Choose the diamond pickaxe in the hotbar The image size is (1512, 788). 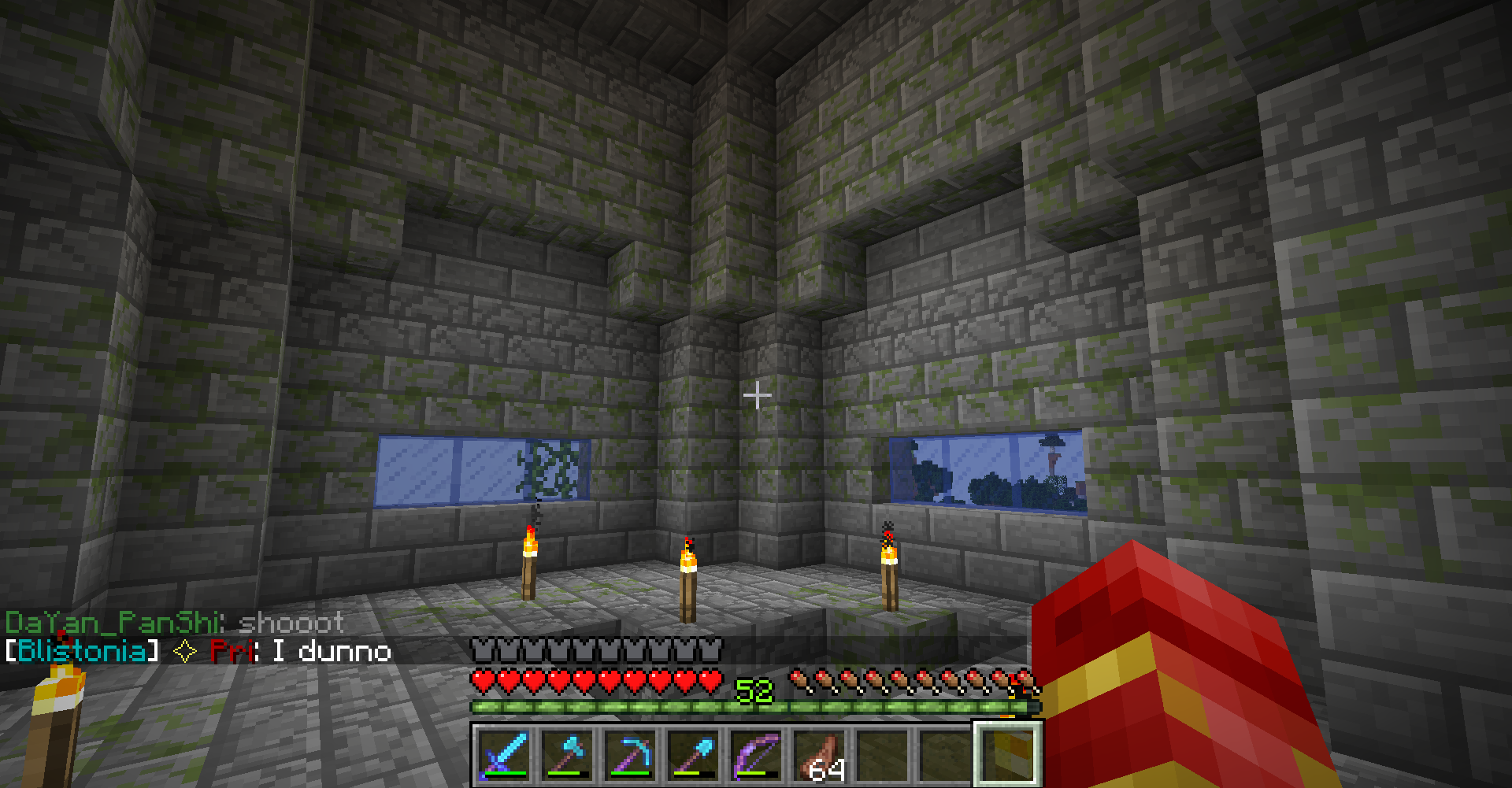[x=630, y=753]
